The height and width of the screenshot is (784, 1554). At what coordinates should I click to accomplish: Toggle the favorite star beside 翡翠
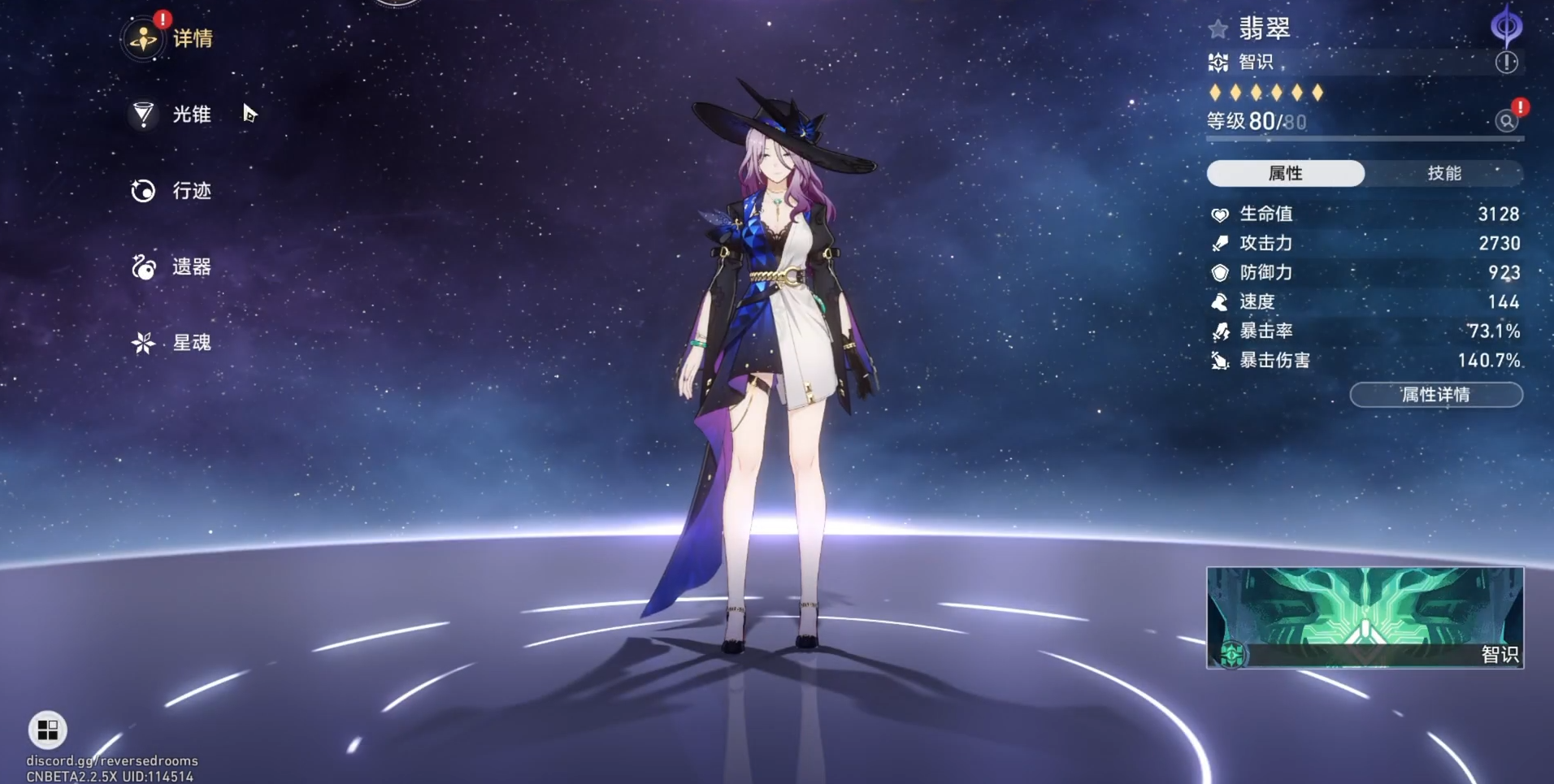(x=1217, y=28)
